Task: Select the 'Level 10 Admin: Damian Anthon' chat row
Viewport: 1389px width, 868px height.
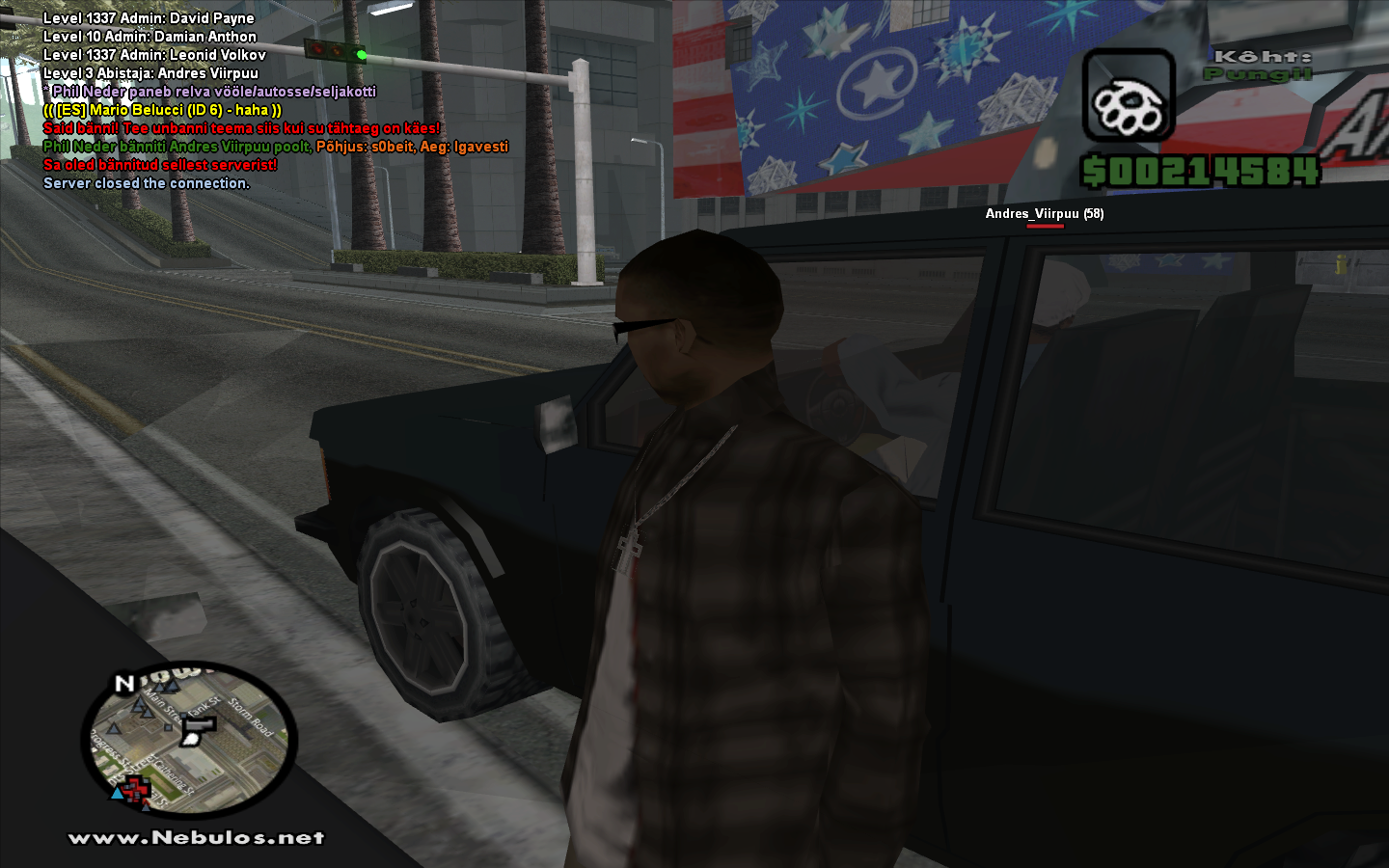Action: [x=150, y=37]
